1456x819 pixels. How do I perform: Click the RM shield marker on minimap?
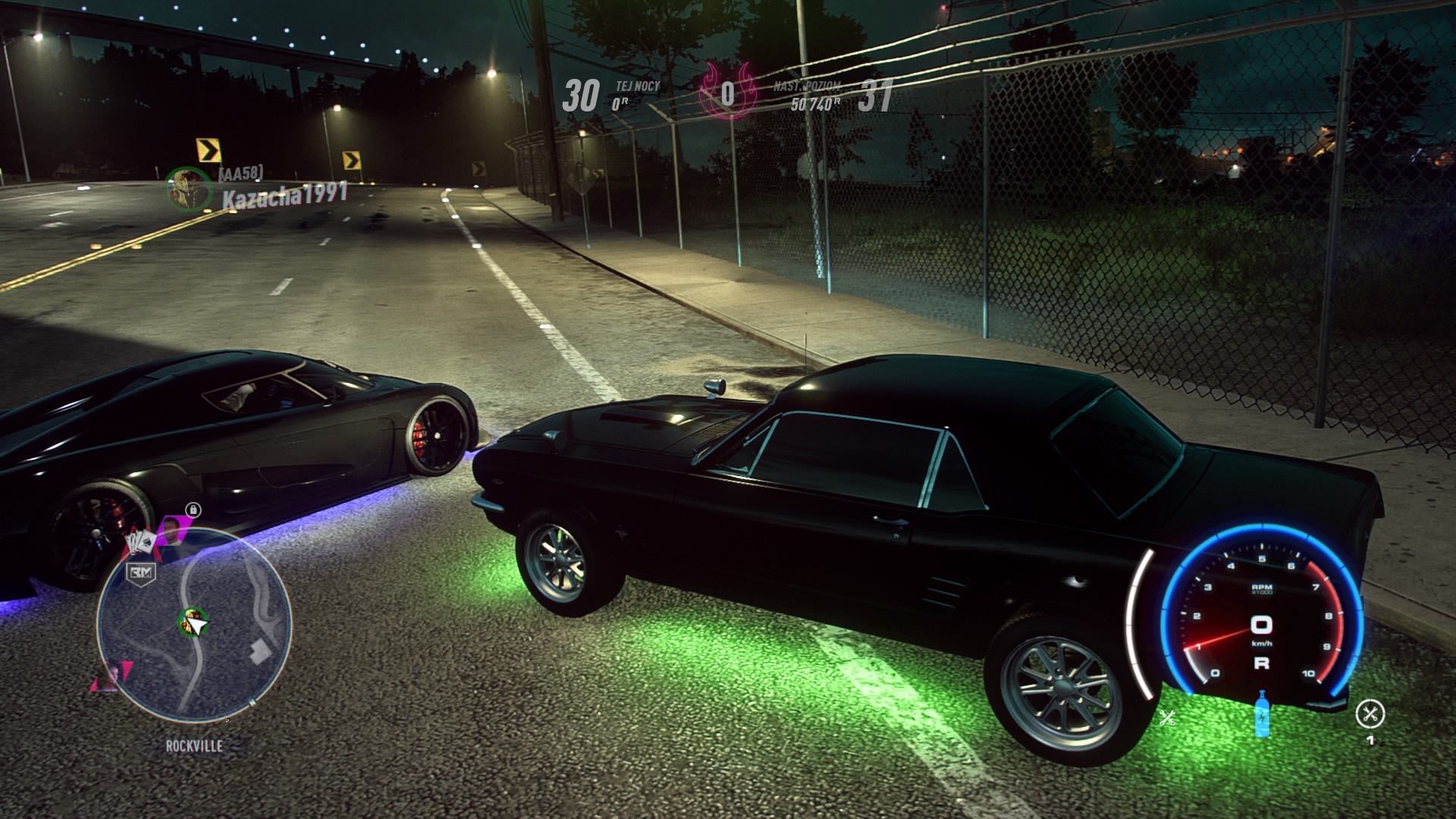point(141,572)
